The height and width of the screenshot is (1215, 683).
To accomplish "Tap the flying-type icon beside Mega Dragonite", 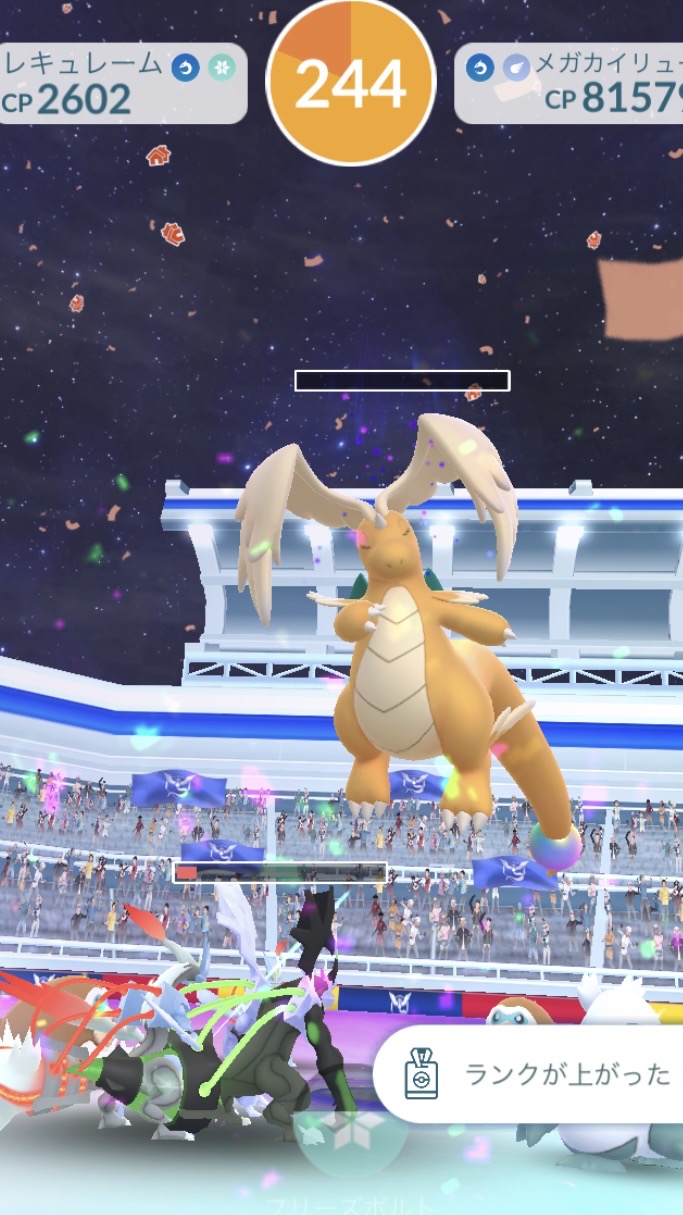I will click(x=516, y=68).
